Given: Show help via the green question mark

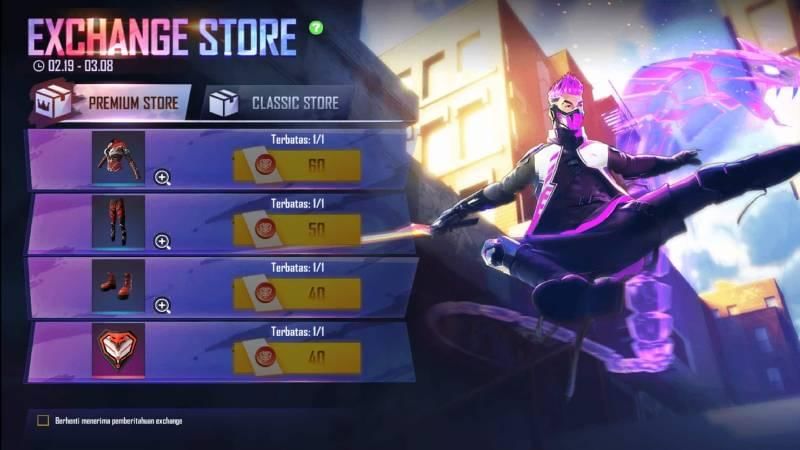Looking at the screenshot, I should click(317, 27).
